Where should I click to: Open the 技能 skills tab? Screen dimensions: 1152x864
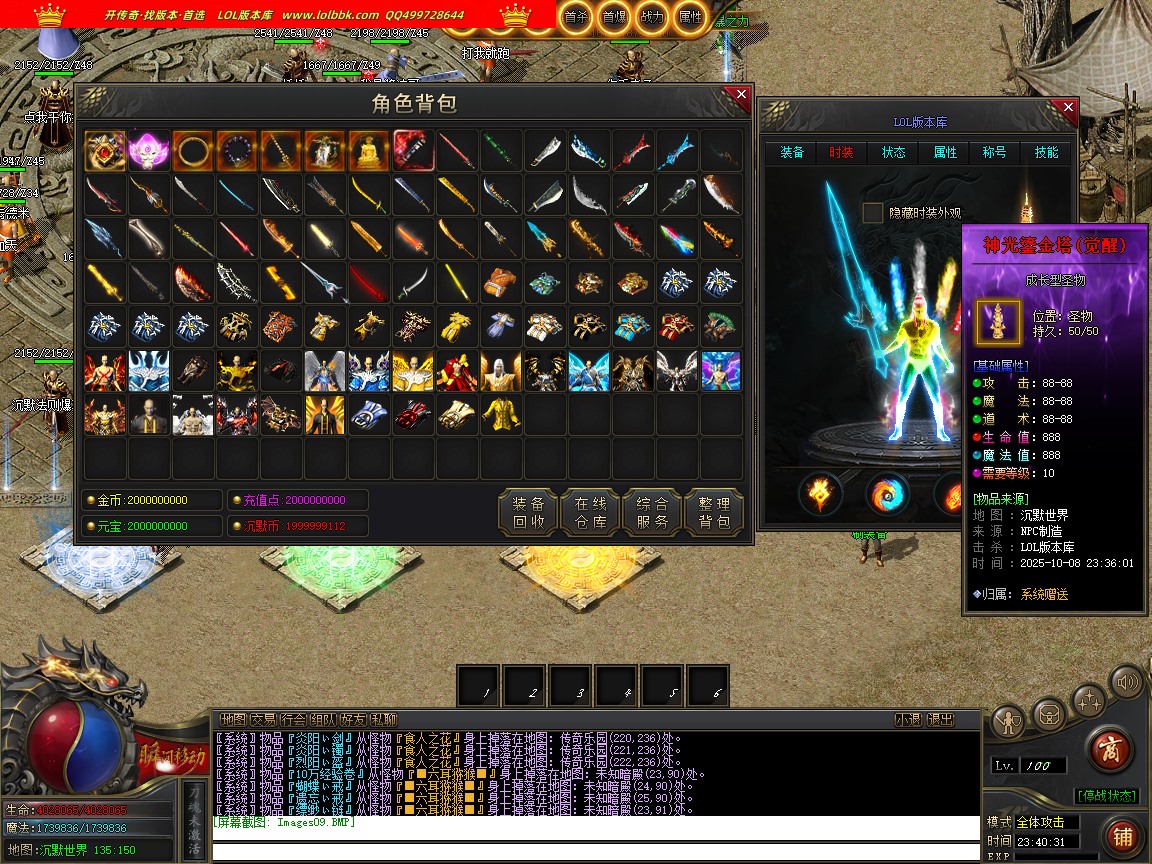1046,153
